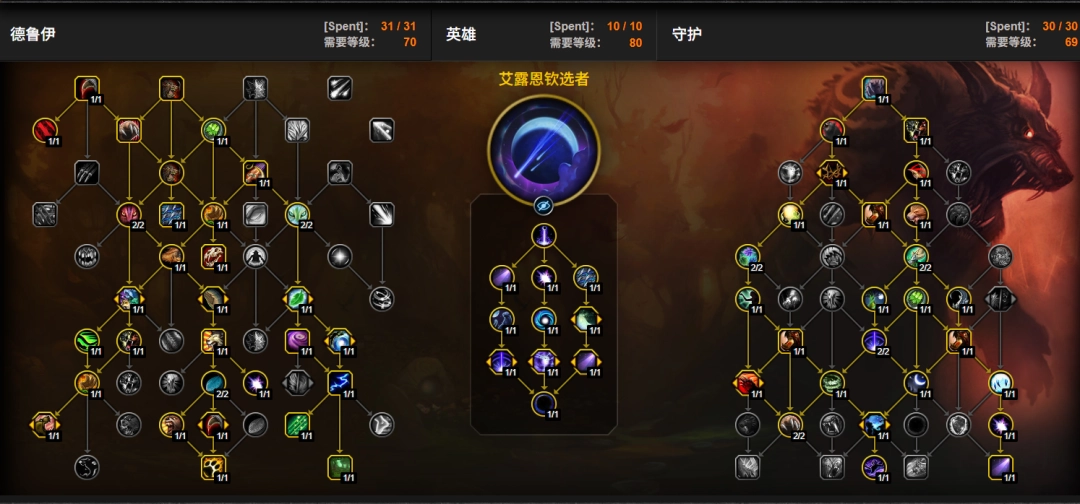
Task: Open the Elune's Chosen hero talent emblem
Action: pyautogui.click(x=543, y=148)
